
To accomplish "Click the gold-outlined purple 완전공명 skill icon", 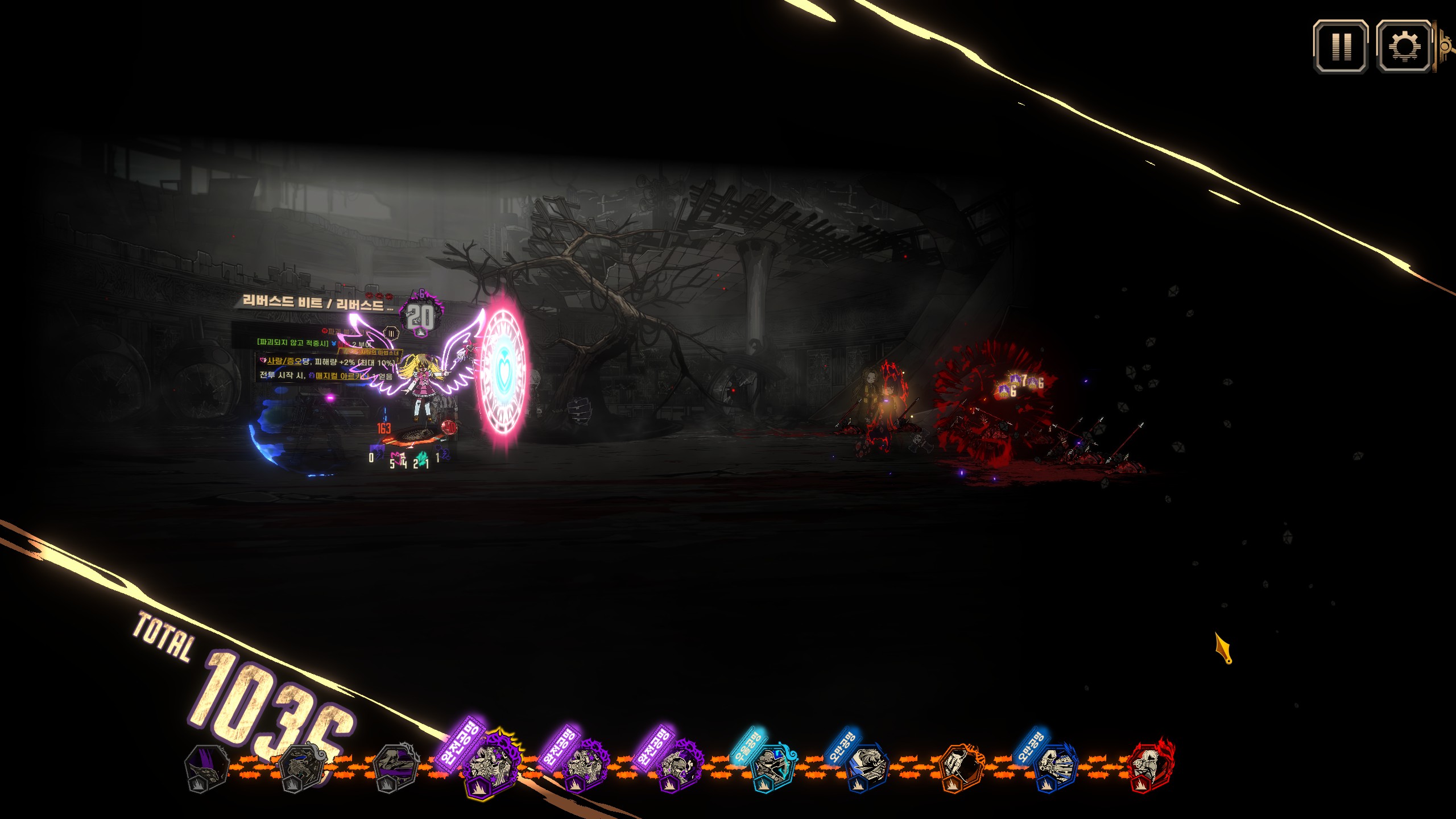I will (489, 766).
